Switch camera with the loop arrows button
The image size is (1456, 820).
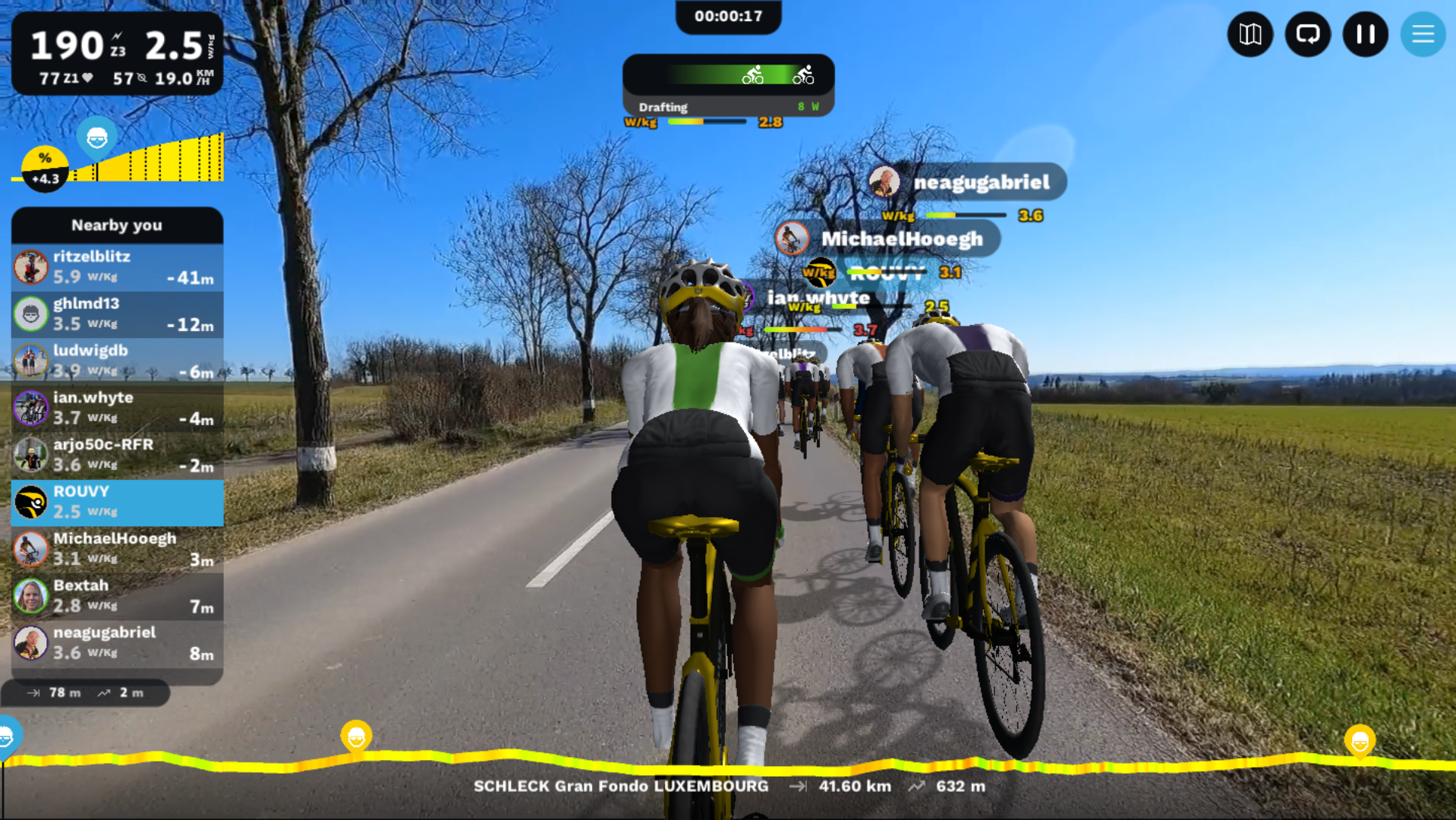point(1307,34)
